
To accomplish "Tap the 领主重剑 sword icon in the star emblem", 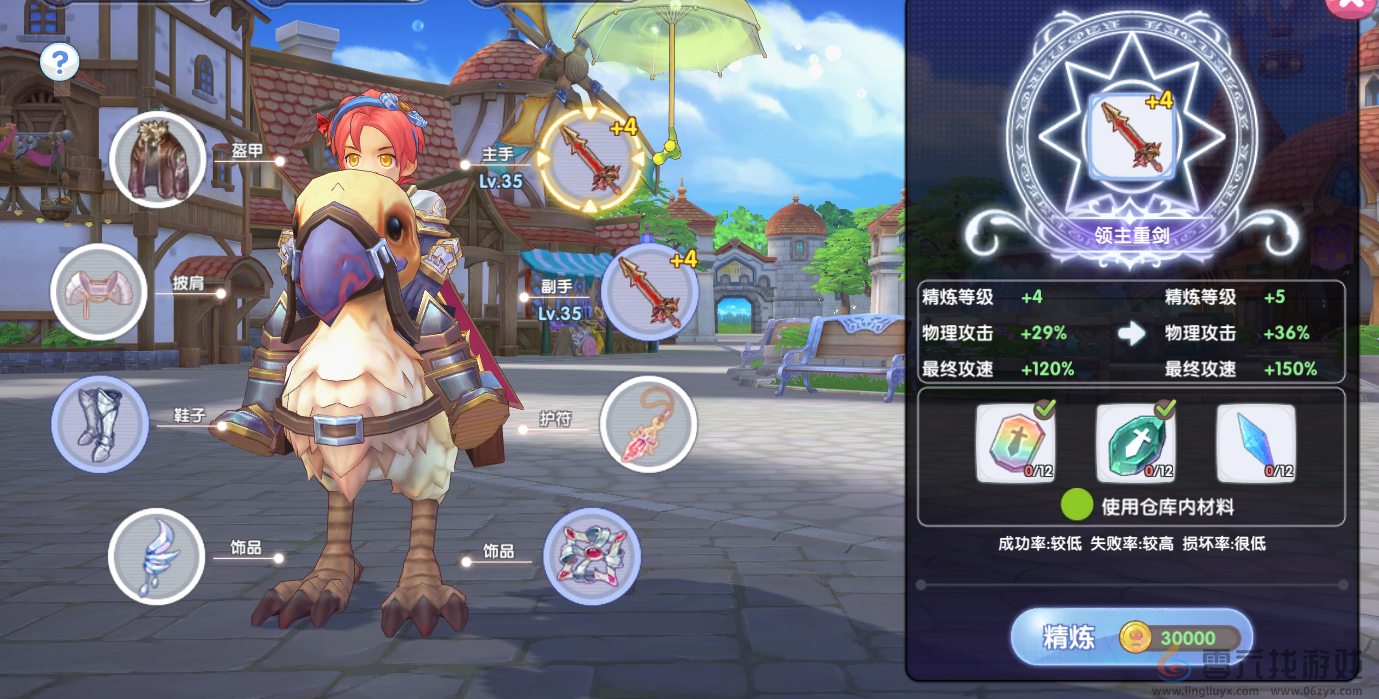I will [1131, 136].
